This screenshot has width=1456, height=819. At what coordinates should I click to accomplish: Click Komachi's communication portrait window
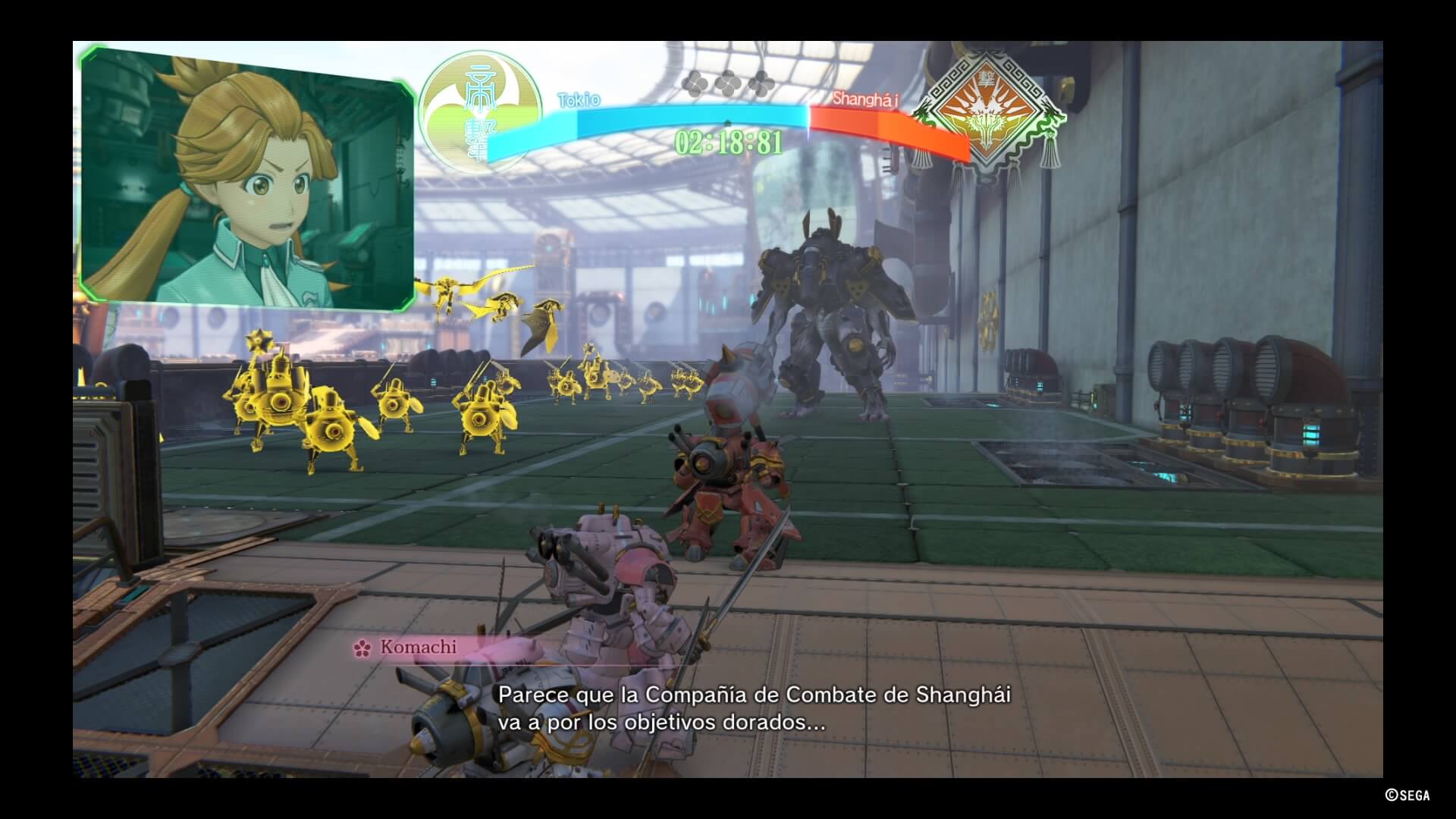247,179
